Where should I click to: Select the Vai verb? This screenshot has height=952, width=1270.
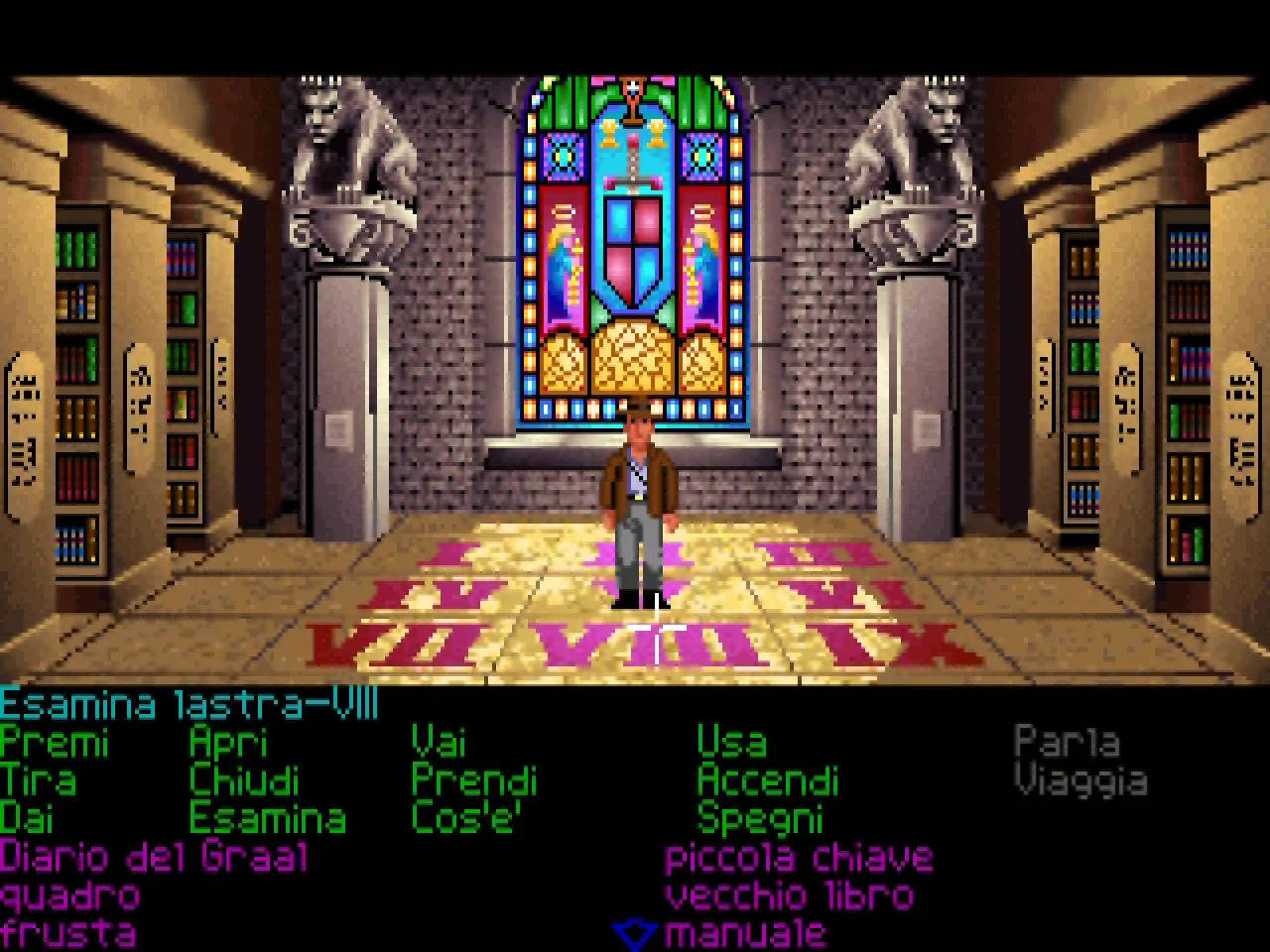click(439, 744)
